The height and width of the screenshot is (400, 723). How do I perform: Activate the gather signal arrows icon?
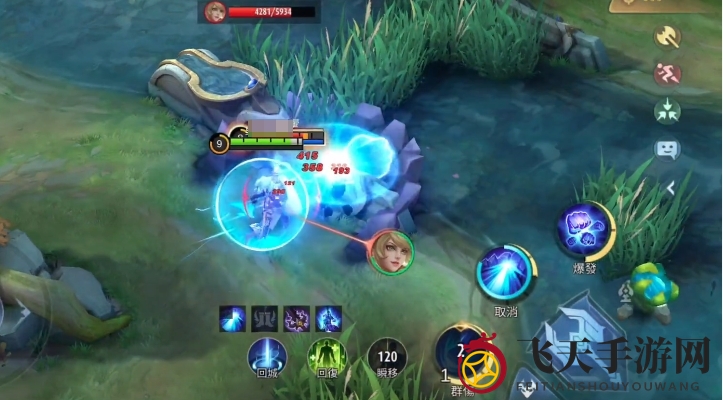tap(667, 110)
